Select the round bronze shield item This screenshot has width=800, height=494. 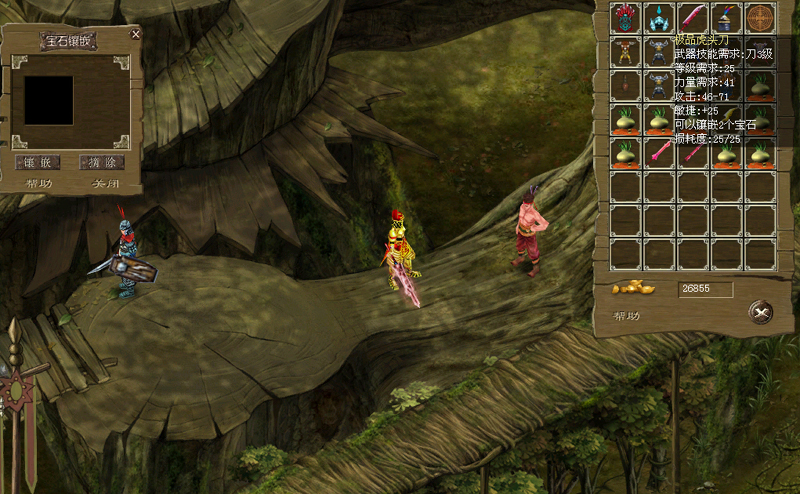click(x=761, y=19)
